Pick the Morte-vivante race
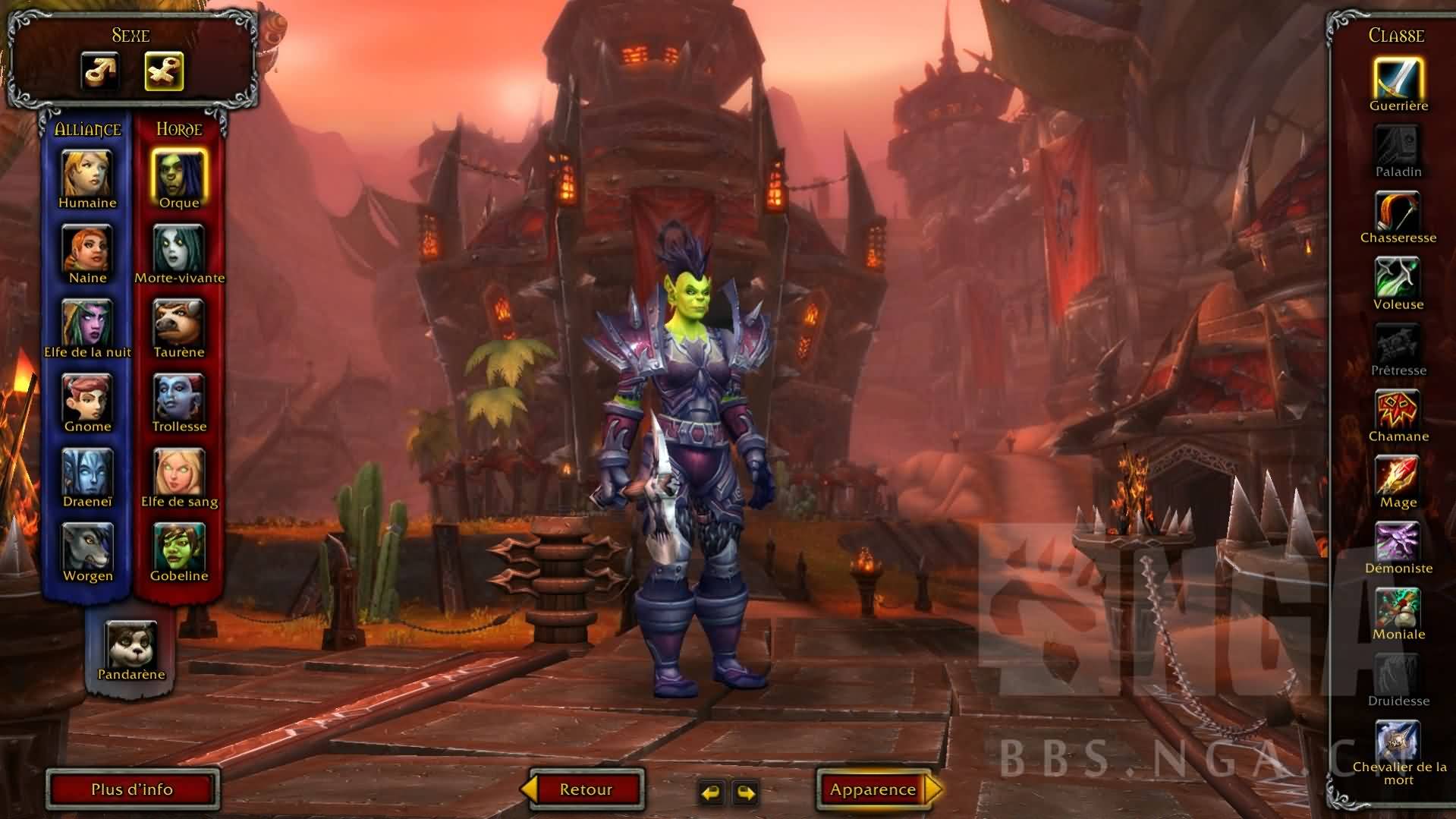 [x=179, y=248]
